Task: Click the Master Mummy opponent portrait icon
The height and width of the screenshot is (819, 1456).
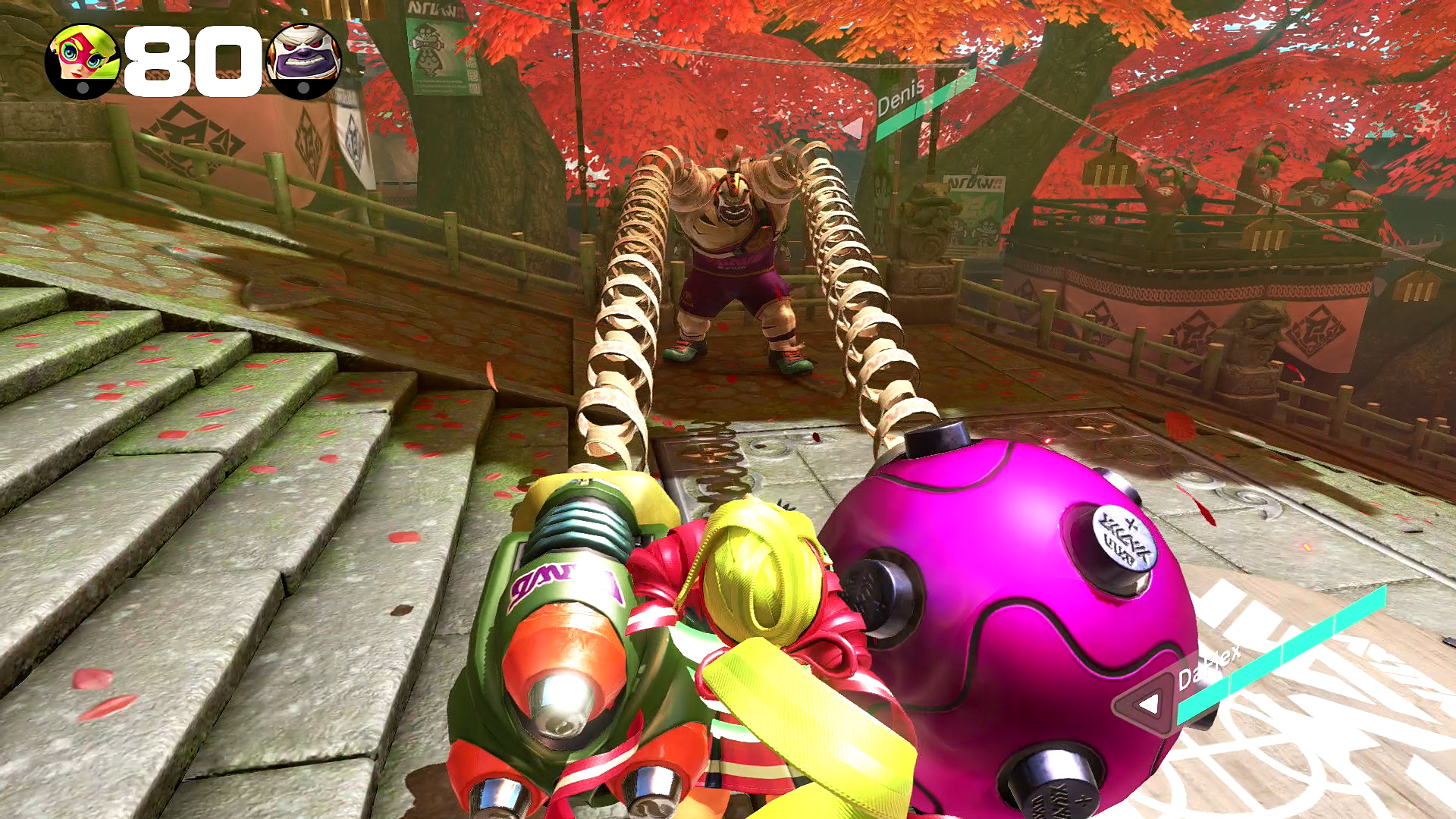Action: (x=305, y=61)
